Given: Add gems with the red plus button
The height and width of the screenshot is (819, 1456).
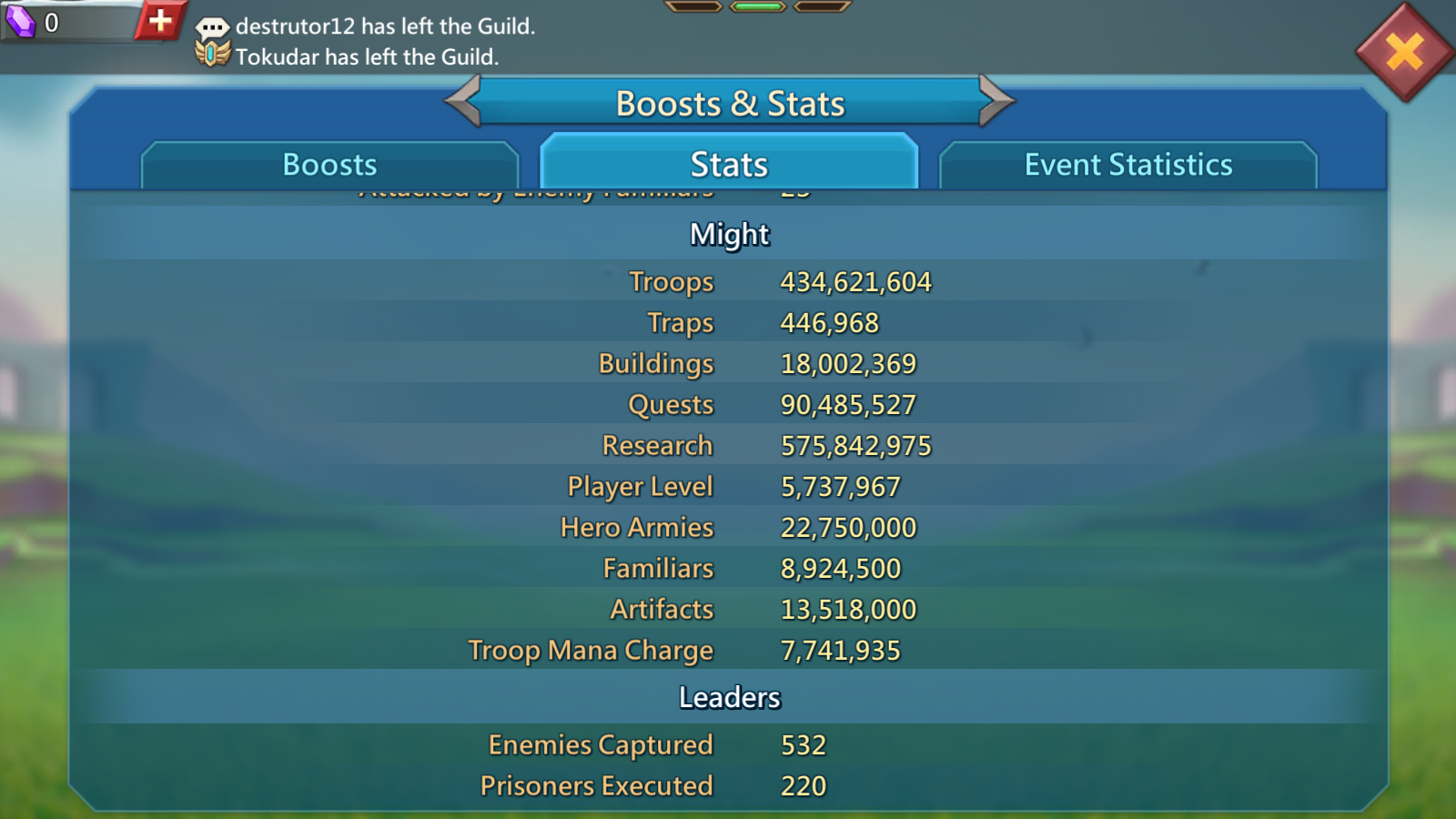Looking at the screenshot, I should pos(160,20).
